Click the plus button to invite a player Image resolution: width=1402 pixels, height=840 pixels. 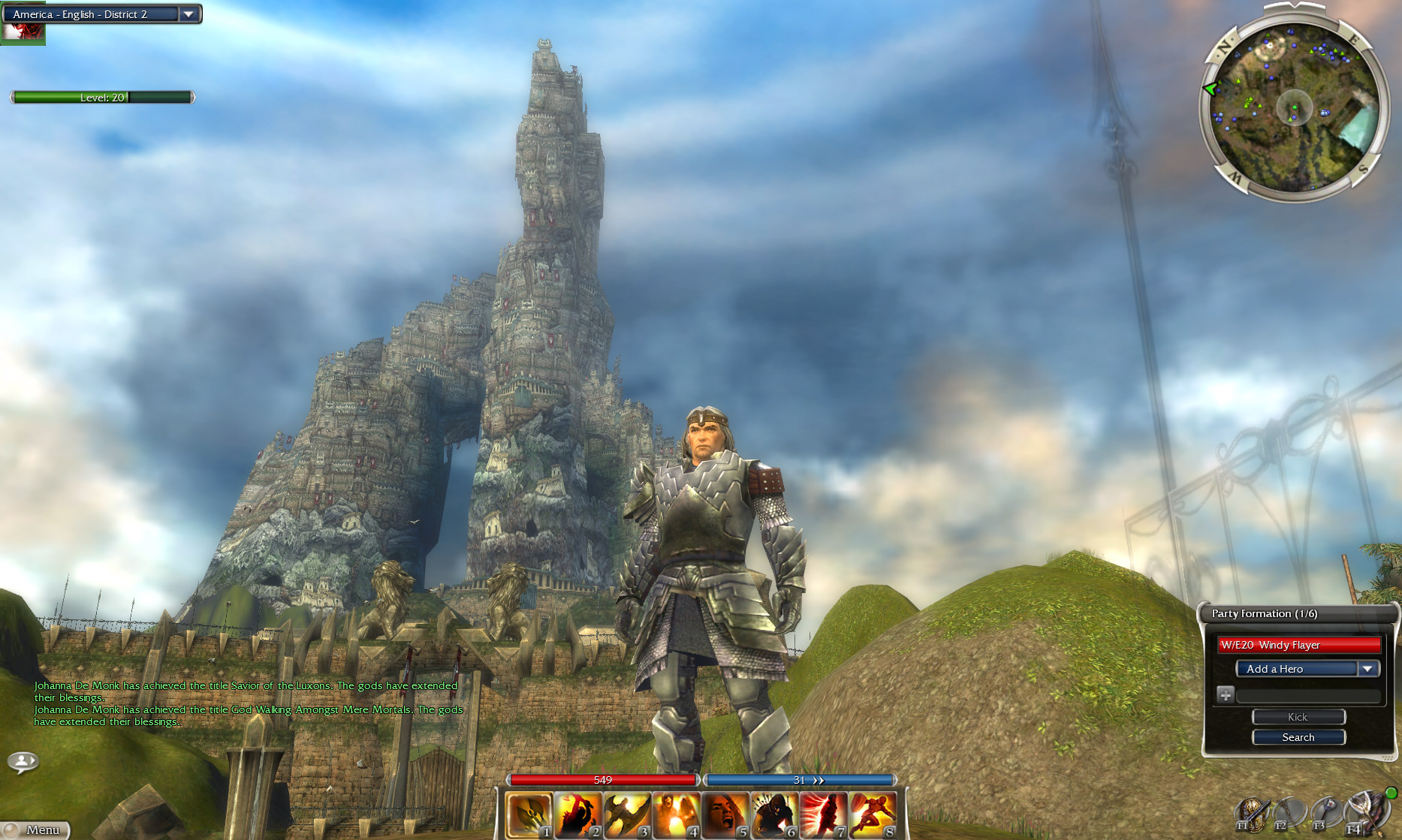pyautogui.click(x=1226, y=694)
